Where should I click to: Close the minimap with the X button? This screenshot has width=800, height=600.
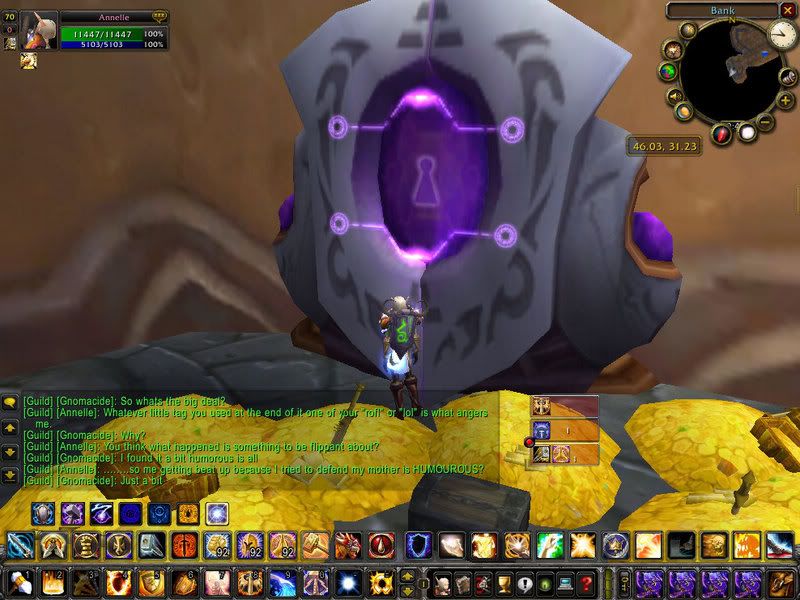(x=789, y=10)
